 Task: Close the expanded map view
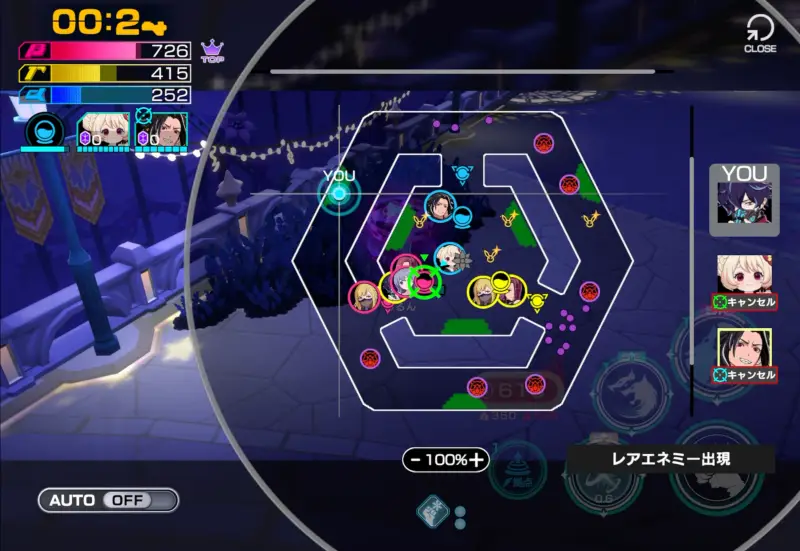[x=760, y=33]
